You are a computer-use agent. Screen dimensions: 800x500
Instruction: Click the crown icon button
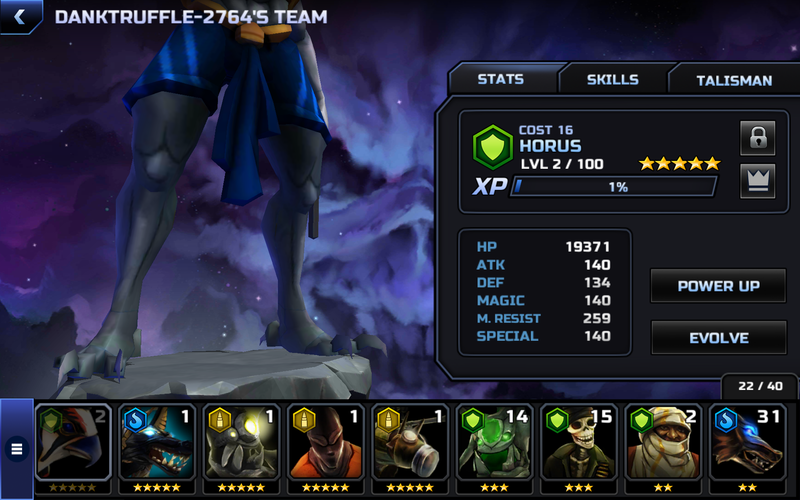[757, 181]
